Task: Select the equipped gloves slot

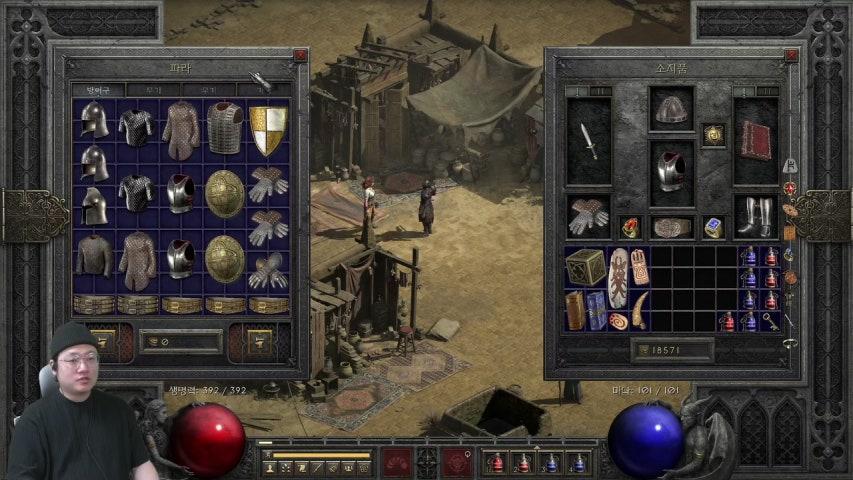Action: (588, 215)
